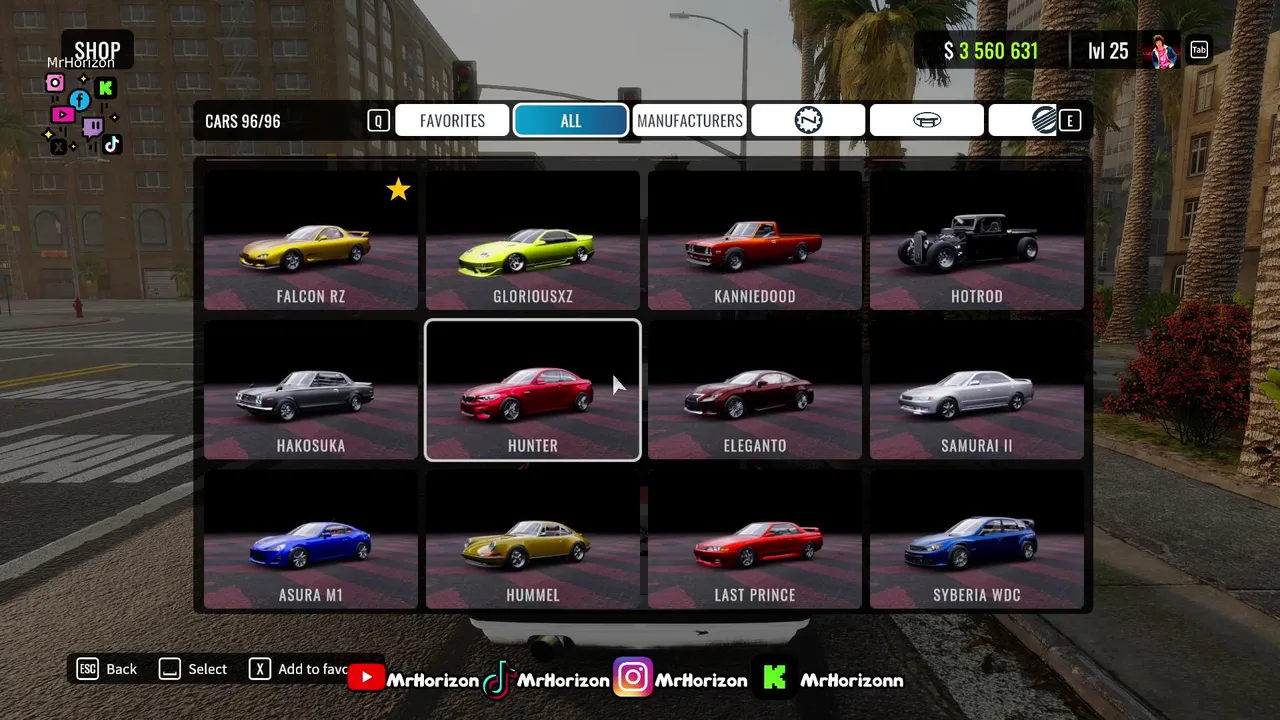
Task: Choose the Hummel car tile
Action: 533,540
